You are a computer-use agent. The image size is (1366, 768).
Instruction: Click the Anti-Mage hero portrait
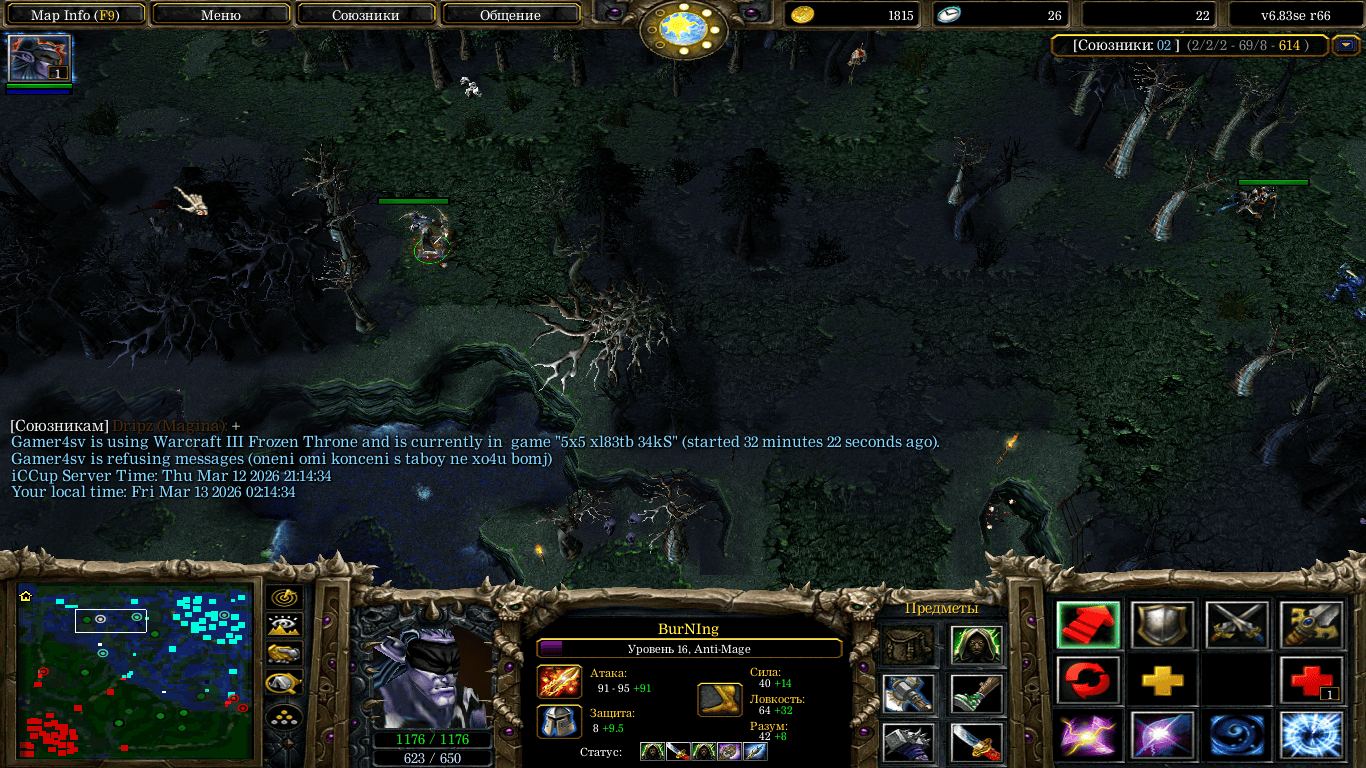pyautogui.click(x=428, y=677)
